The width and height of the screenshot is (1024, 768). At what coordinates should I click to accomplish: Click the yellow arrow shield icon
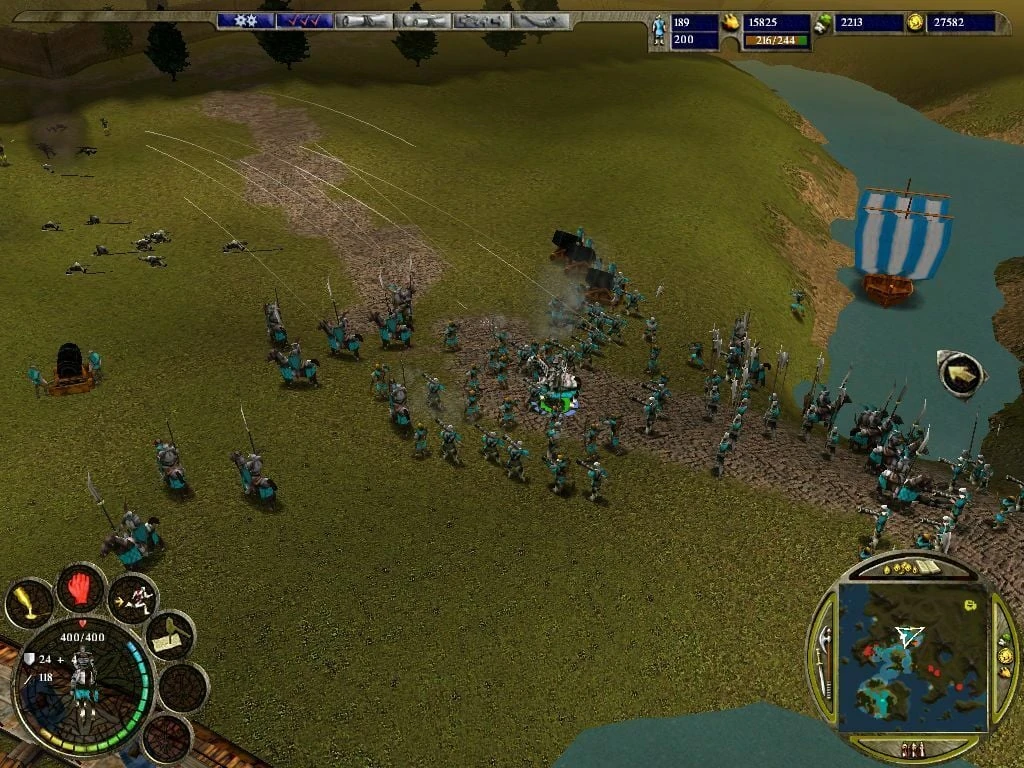point(960,372)
